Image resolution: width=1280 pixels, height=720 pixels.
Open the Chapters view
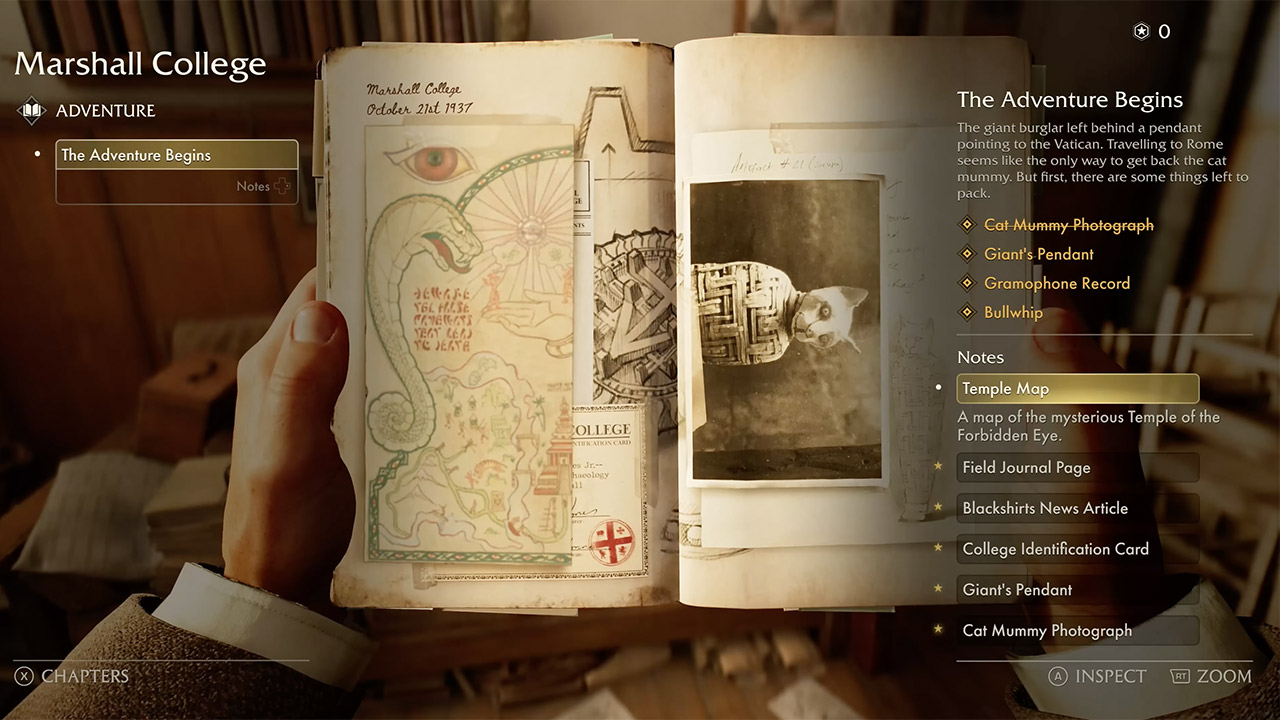tap(70, 676)
